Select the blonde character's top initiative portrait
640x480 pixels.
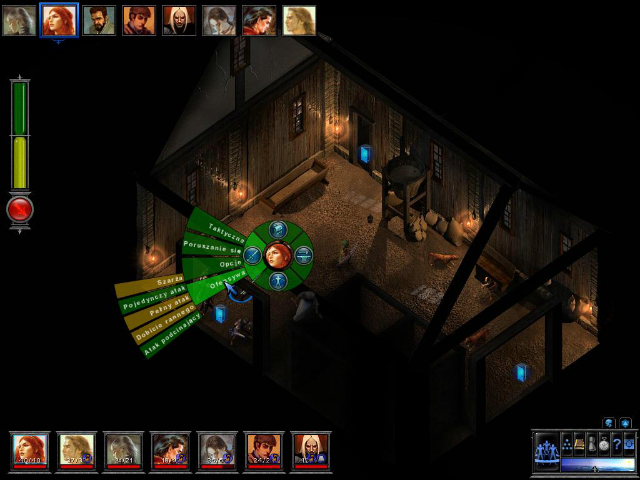pyautogui.click(x=299, y=21)
